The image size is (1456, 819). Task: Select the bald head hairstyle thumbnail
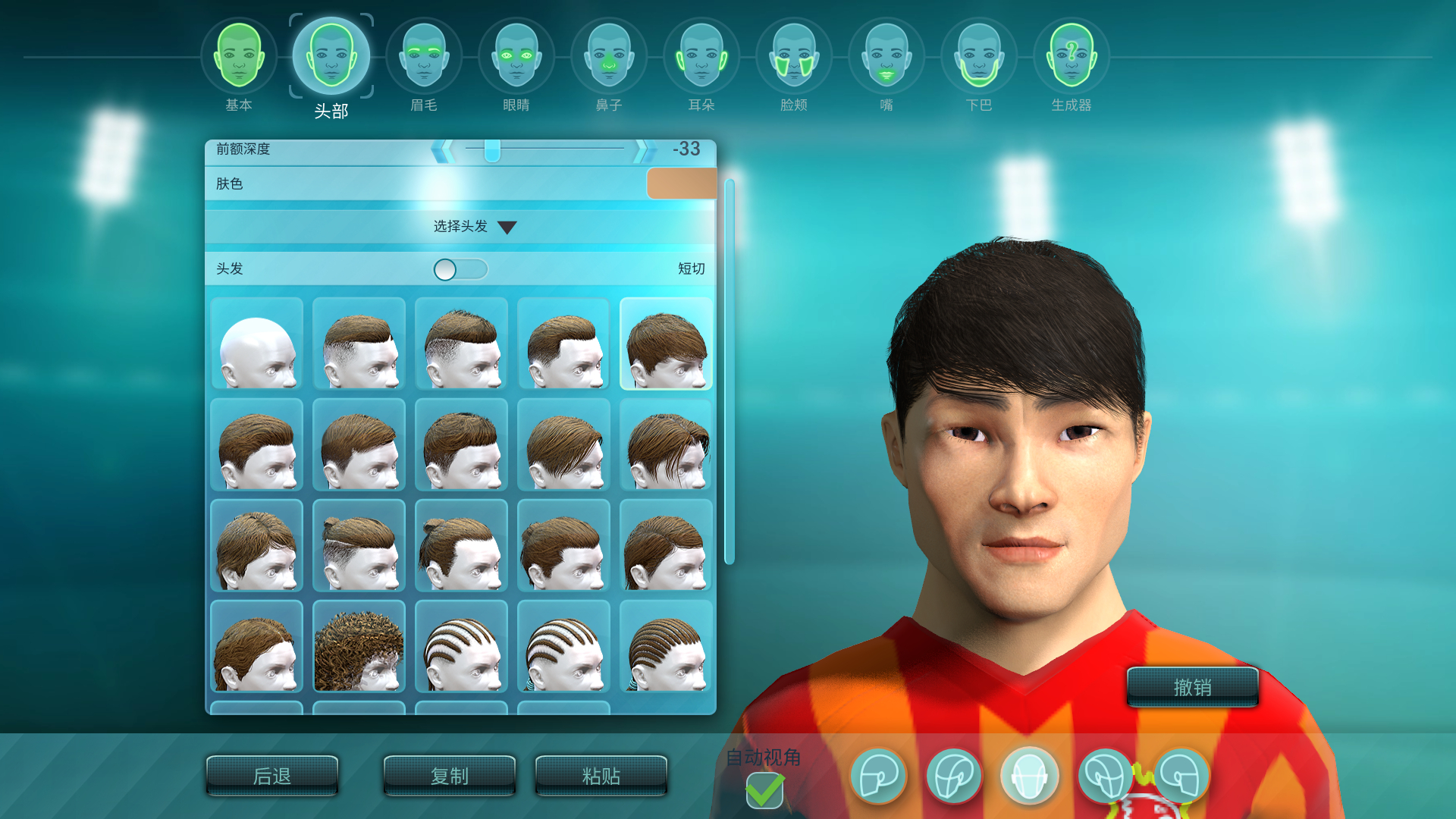(x=256, y=344)
